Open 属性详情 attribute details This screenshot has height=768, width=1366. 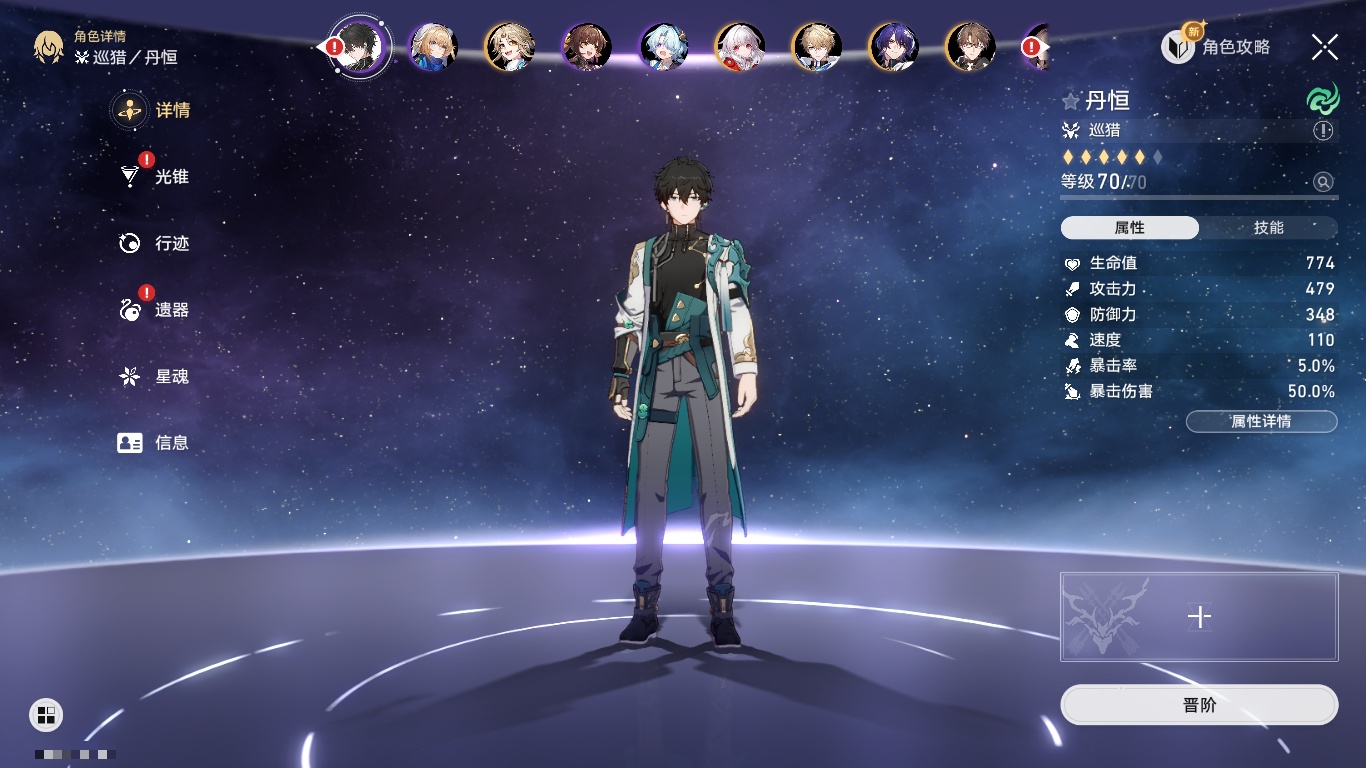[1261, 422]
